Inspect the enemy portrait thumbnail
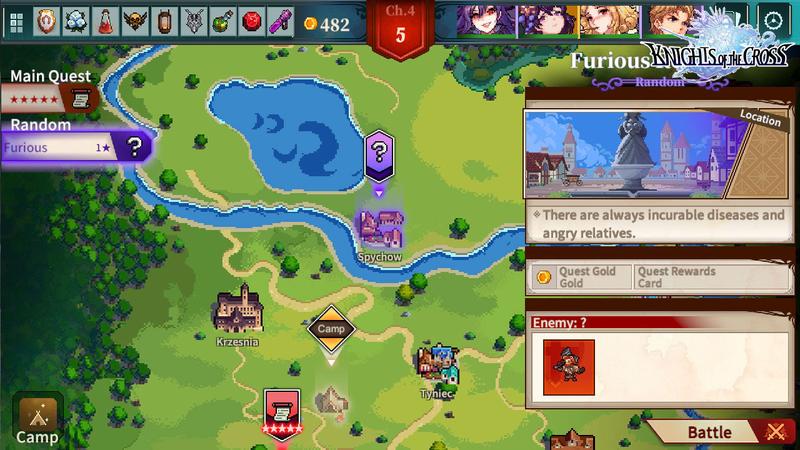Viewport: 800px width, 450px height. 569,365
